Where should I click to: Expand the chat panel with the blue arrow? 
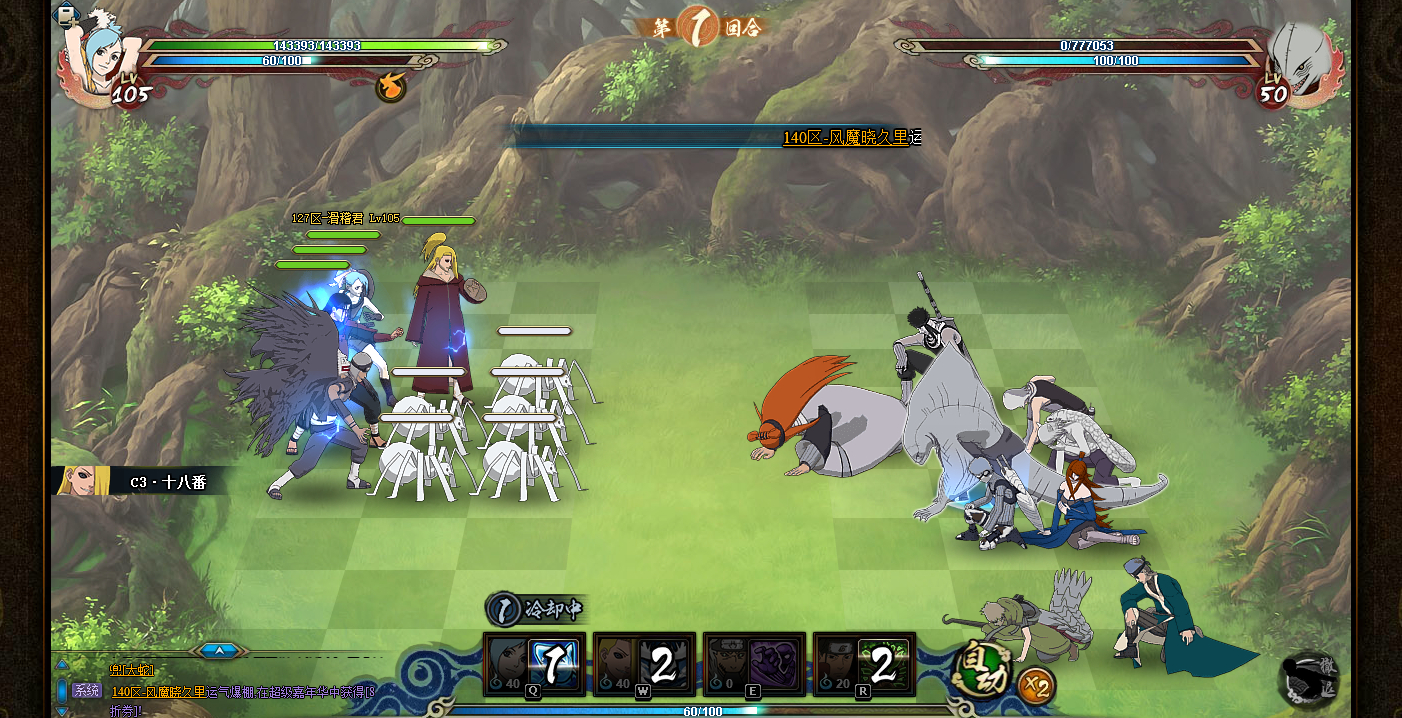219,651
